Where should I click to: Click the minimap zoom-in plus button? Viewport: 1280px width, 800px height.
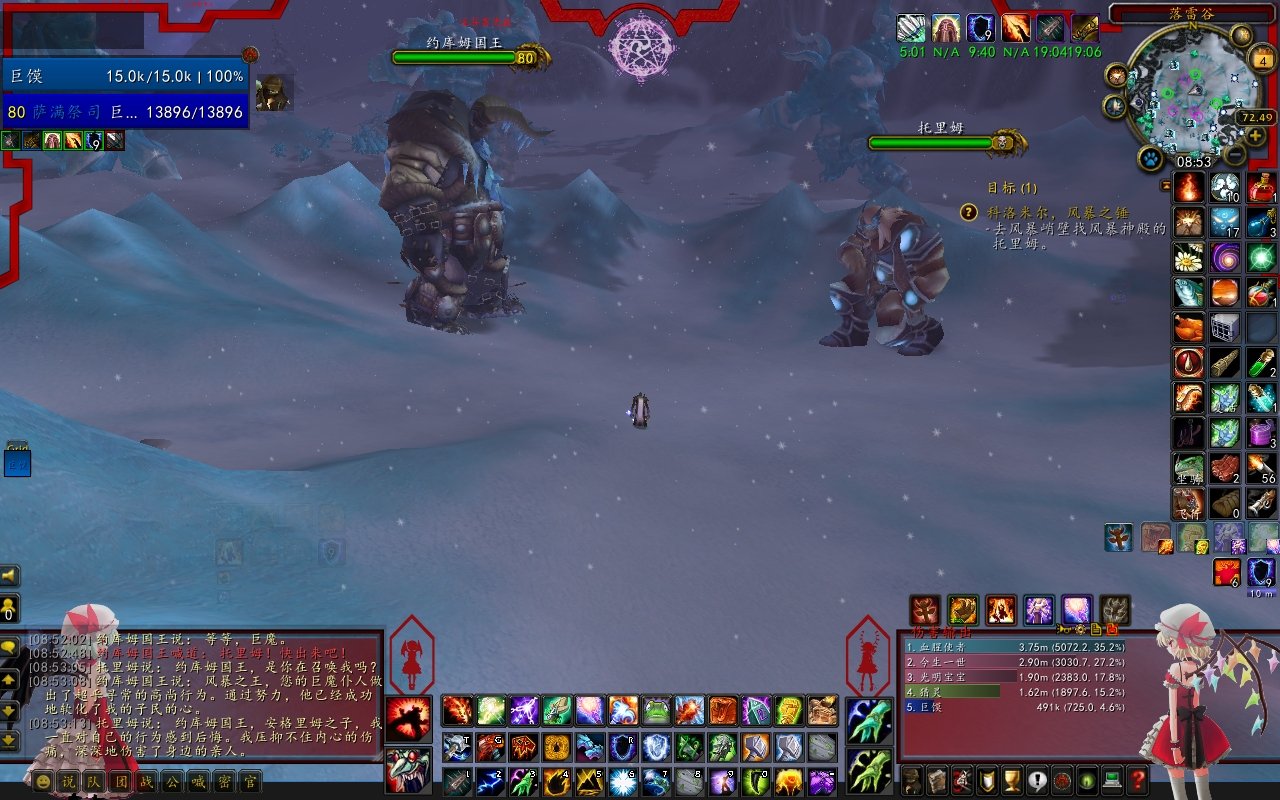click(x=1256, y=135)
